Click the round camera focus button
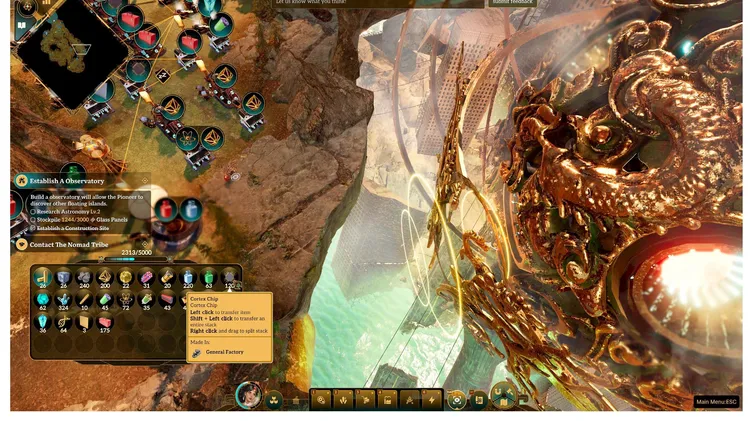 (457, 399)
